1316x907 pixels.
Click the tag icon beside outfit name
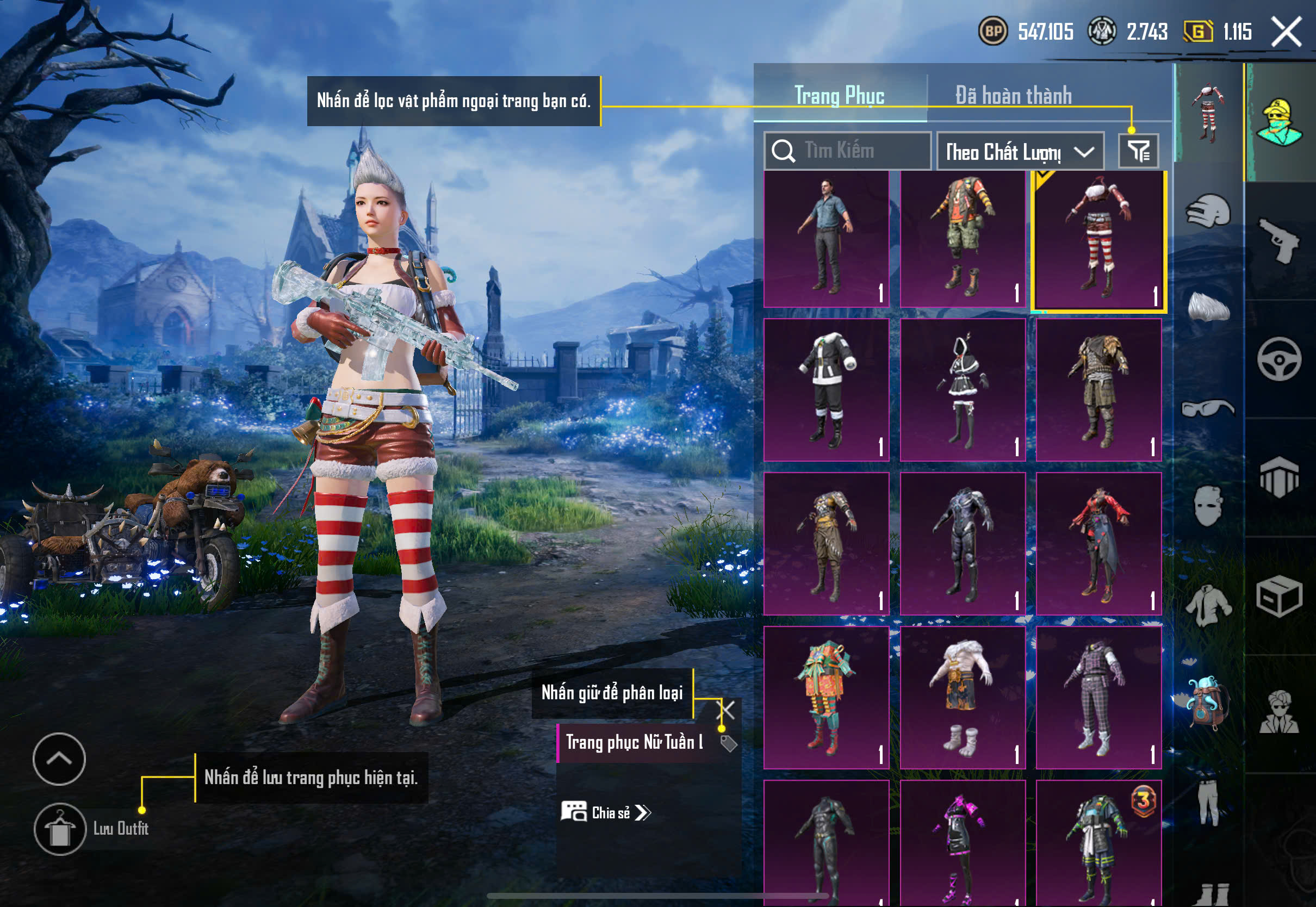(x=729, y=743)
